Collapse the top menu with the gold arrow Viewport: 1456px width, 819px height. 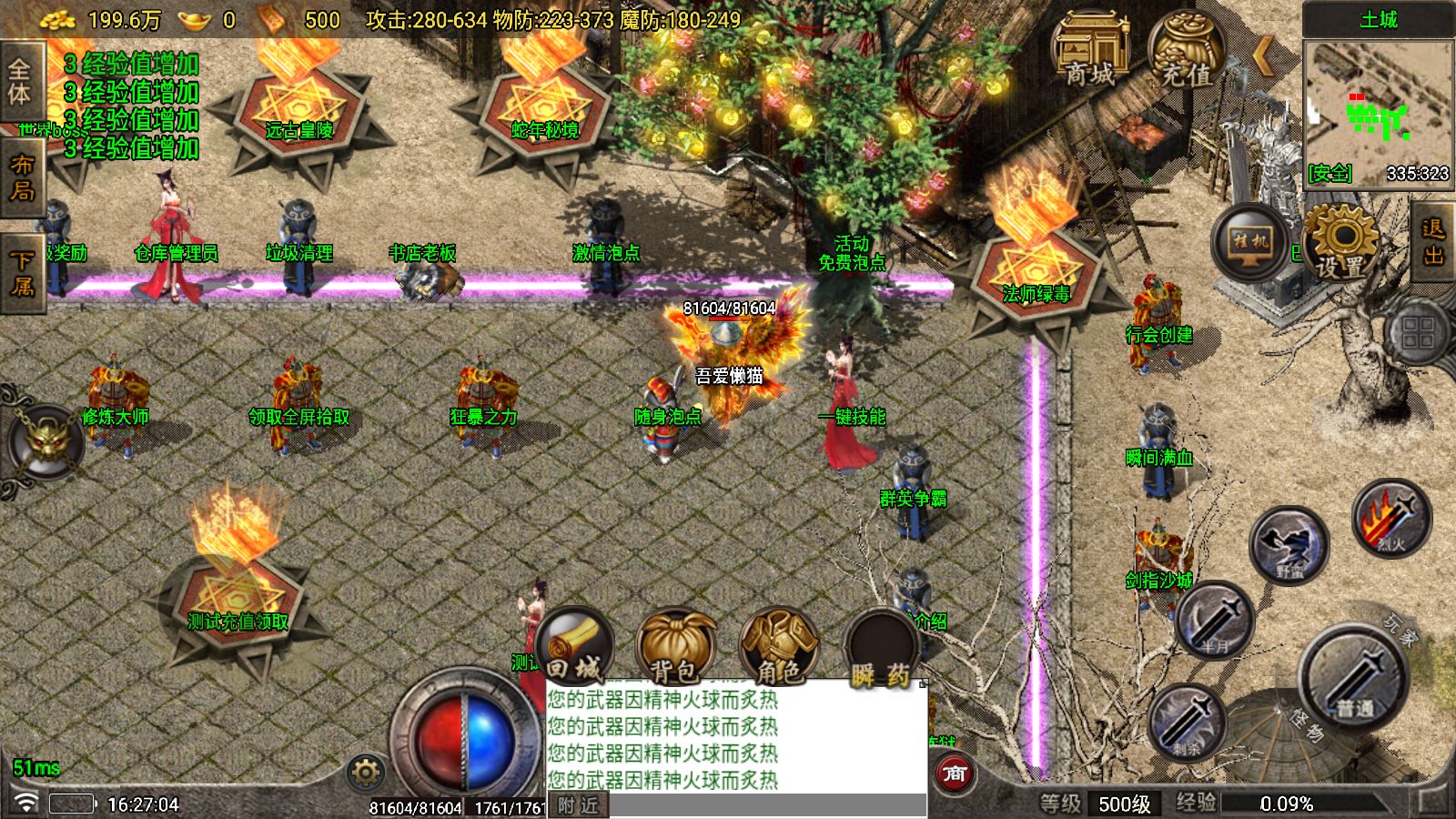pos(1262,56)
